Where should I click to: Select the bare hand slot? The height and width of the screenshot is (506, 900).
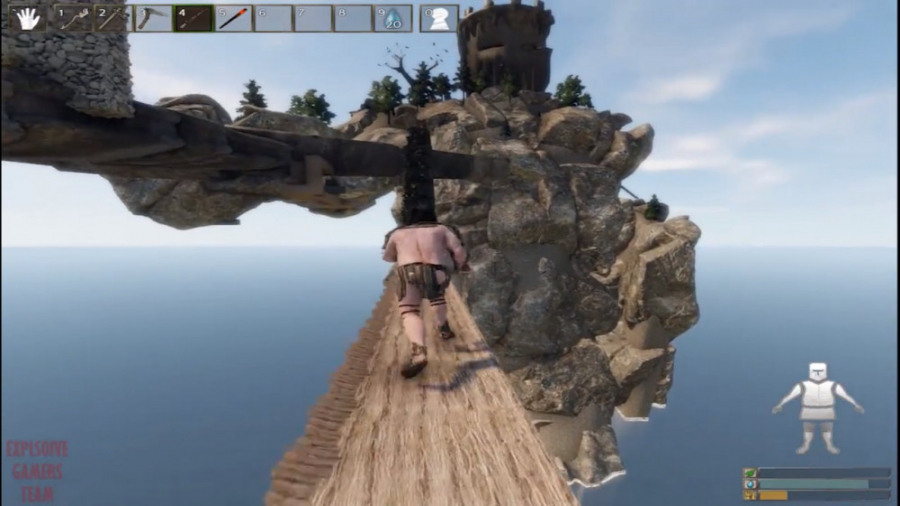(27, 18)
